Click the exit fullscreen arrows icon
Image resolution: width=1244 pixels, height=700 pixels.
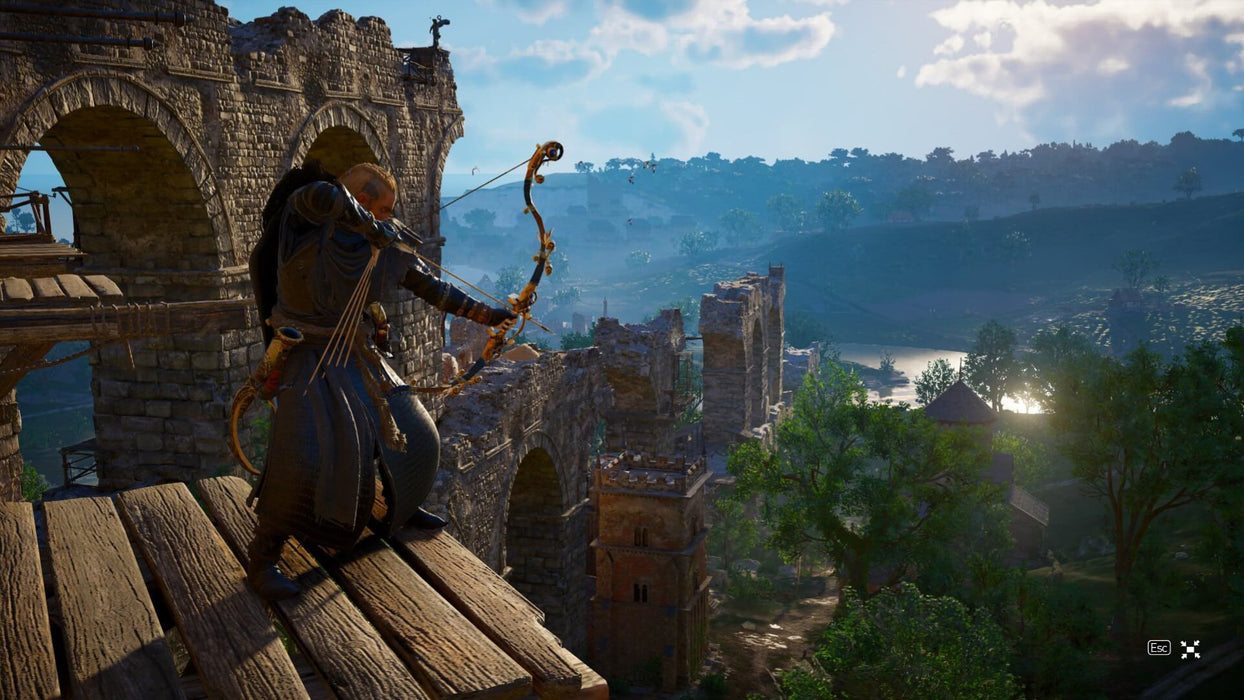coord(1190,649)
